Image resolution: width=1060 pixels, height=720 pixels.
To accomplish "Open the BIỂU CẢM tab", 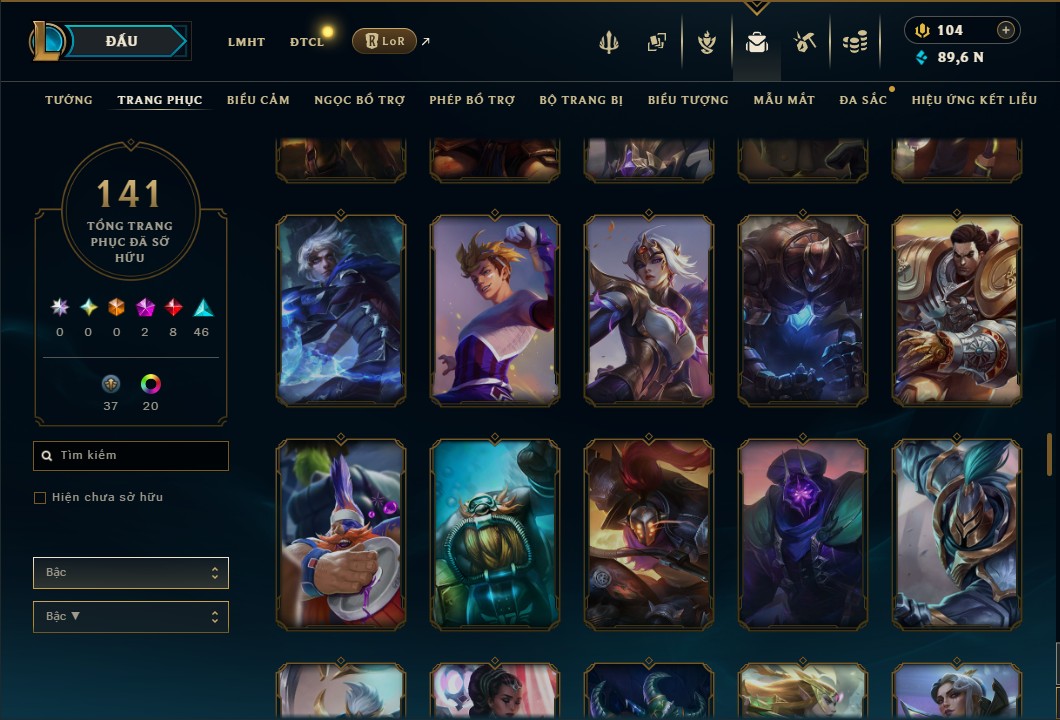I will point(258,100).
